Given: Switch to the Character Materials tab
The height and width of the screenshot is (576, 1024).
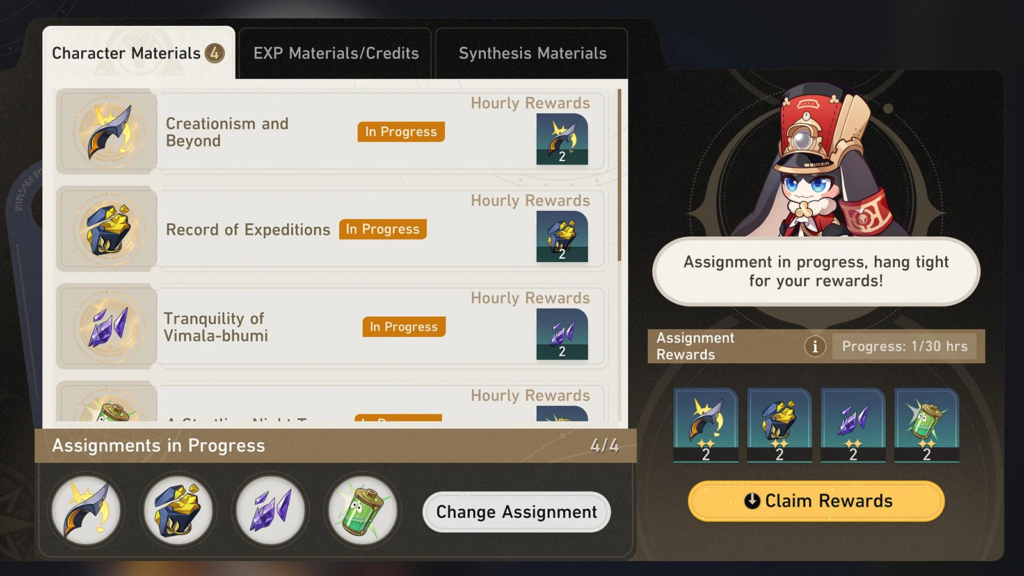Looking at the screenshot, I should [x=137, y=53].
